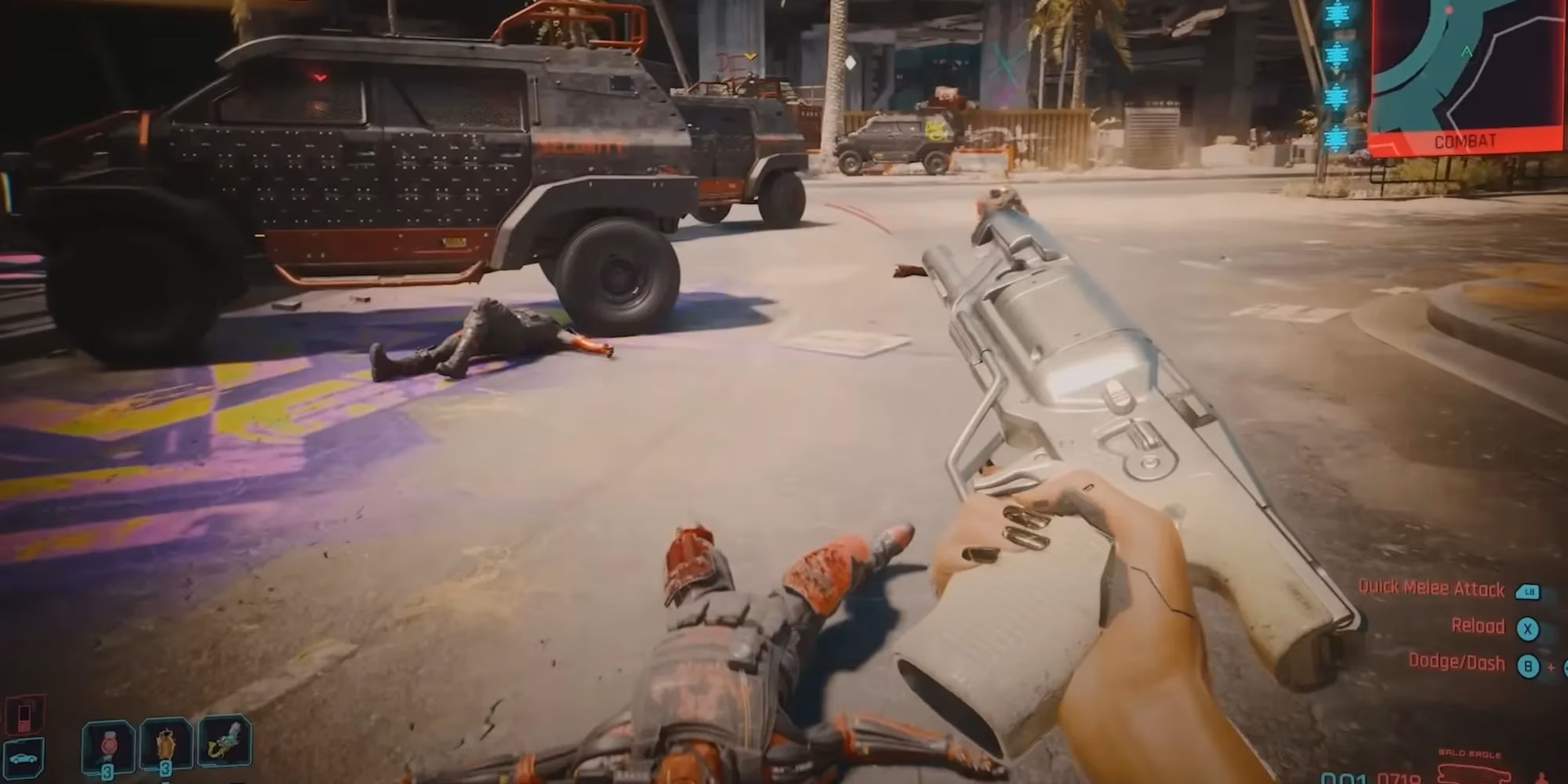Click the Bald Eagle weapon name label

pos(1468,753)
